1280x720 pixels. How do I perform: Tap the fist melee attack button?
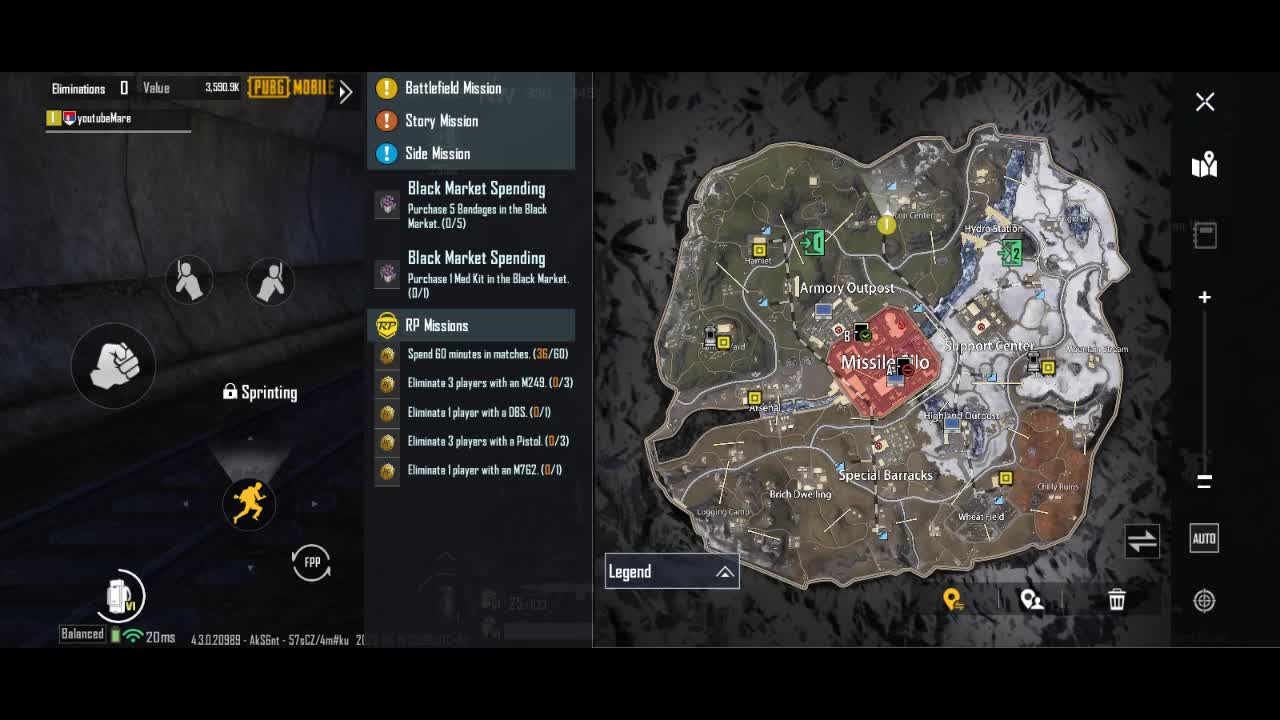click(x=113, y=366)
